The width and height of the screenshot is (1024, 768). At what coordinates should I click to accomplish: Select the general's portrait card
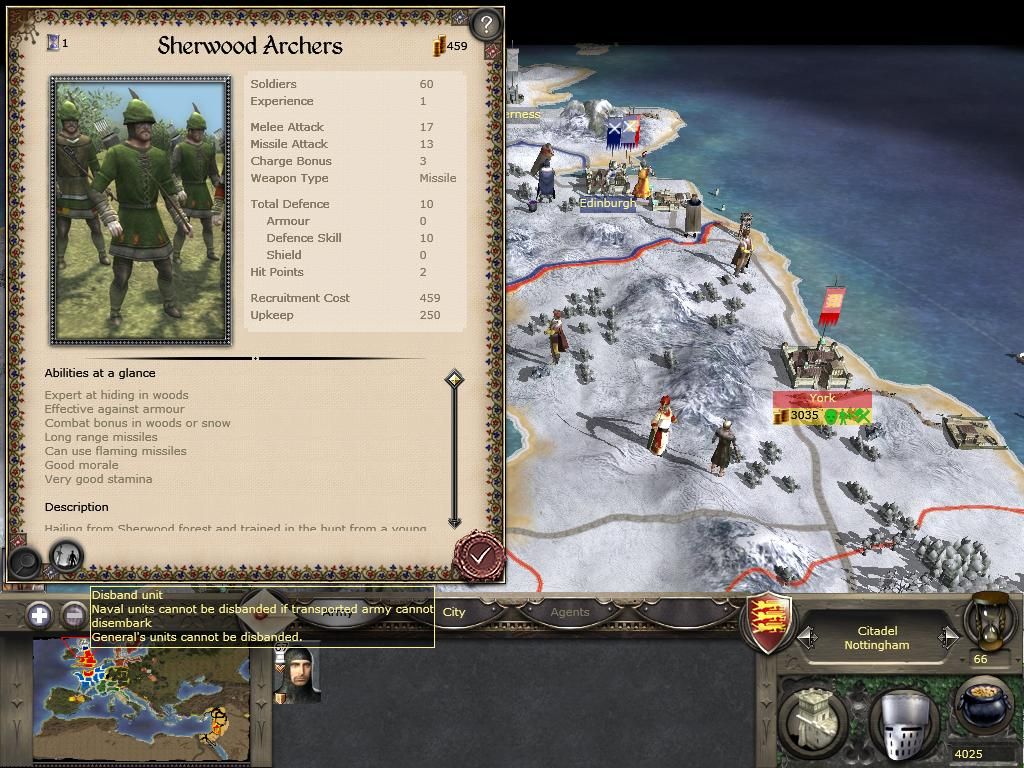(297, 675)
